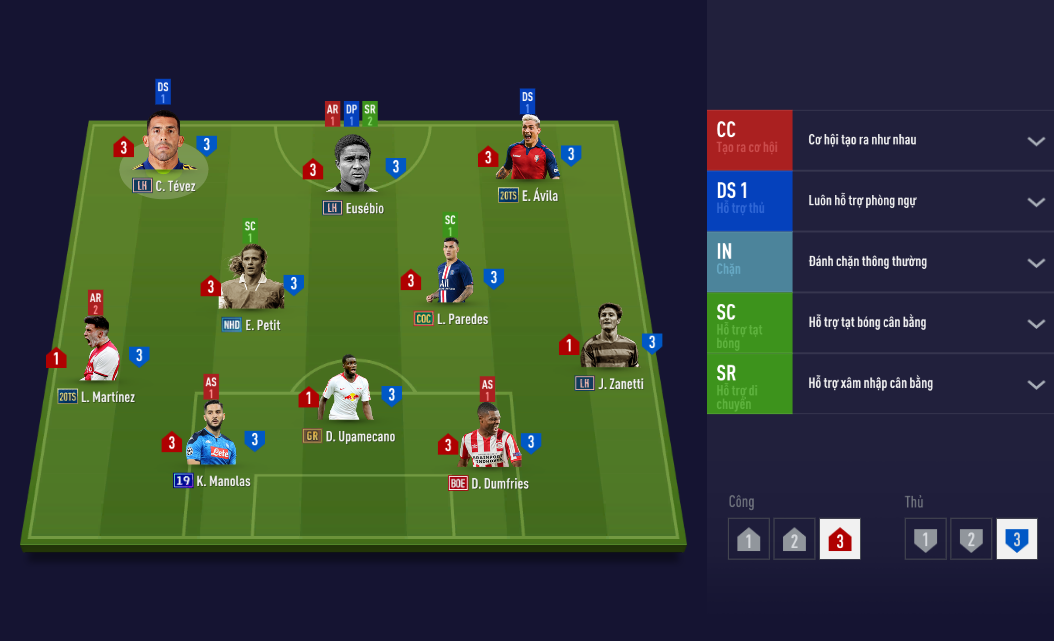Pick D. Upamecano in defense
Viewport: 1054px width, 641px height.
[346, 393]
